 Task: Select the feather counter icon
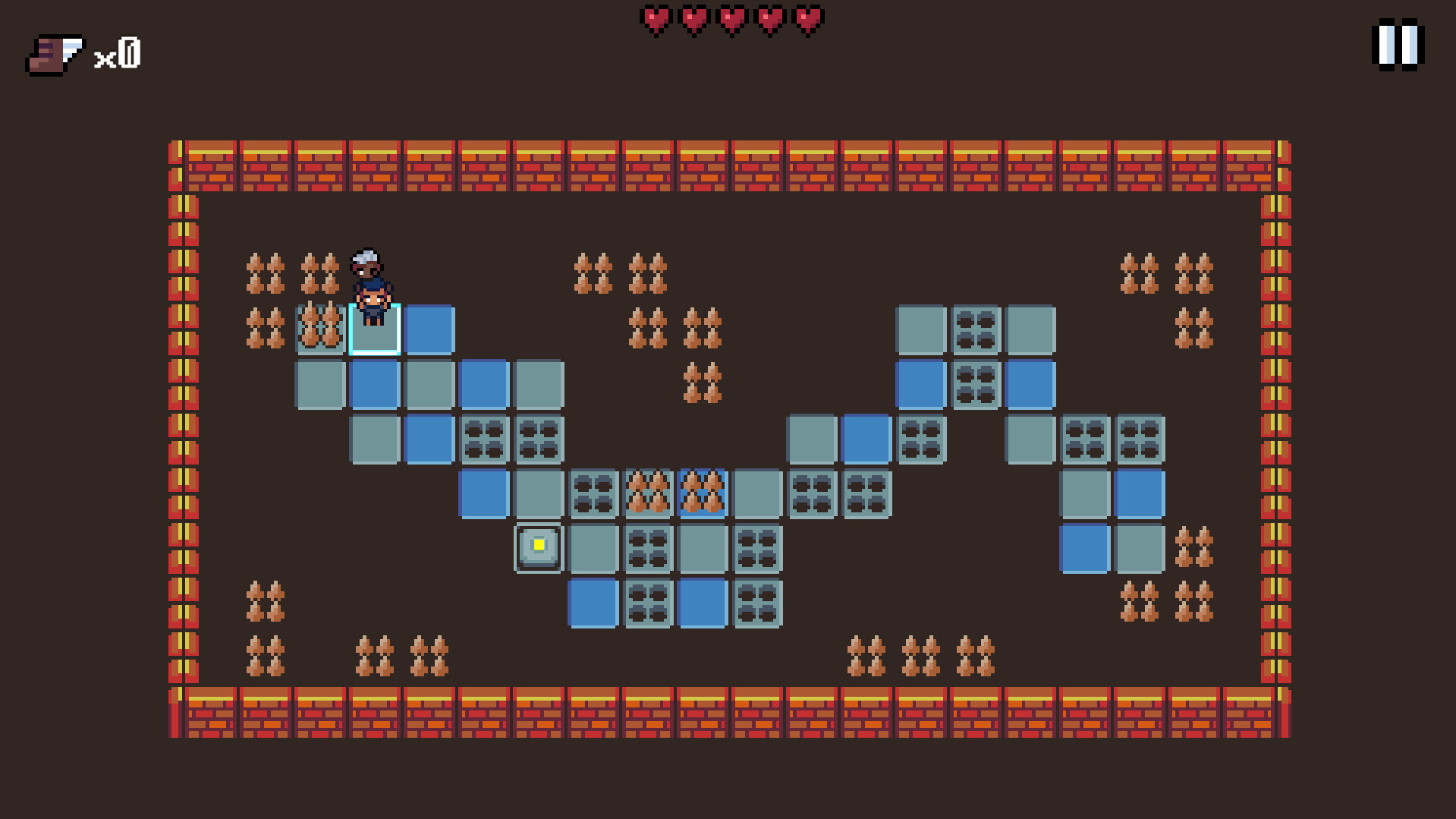coord(53,53)
